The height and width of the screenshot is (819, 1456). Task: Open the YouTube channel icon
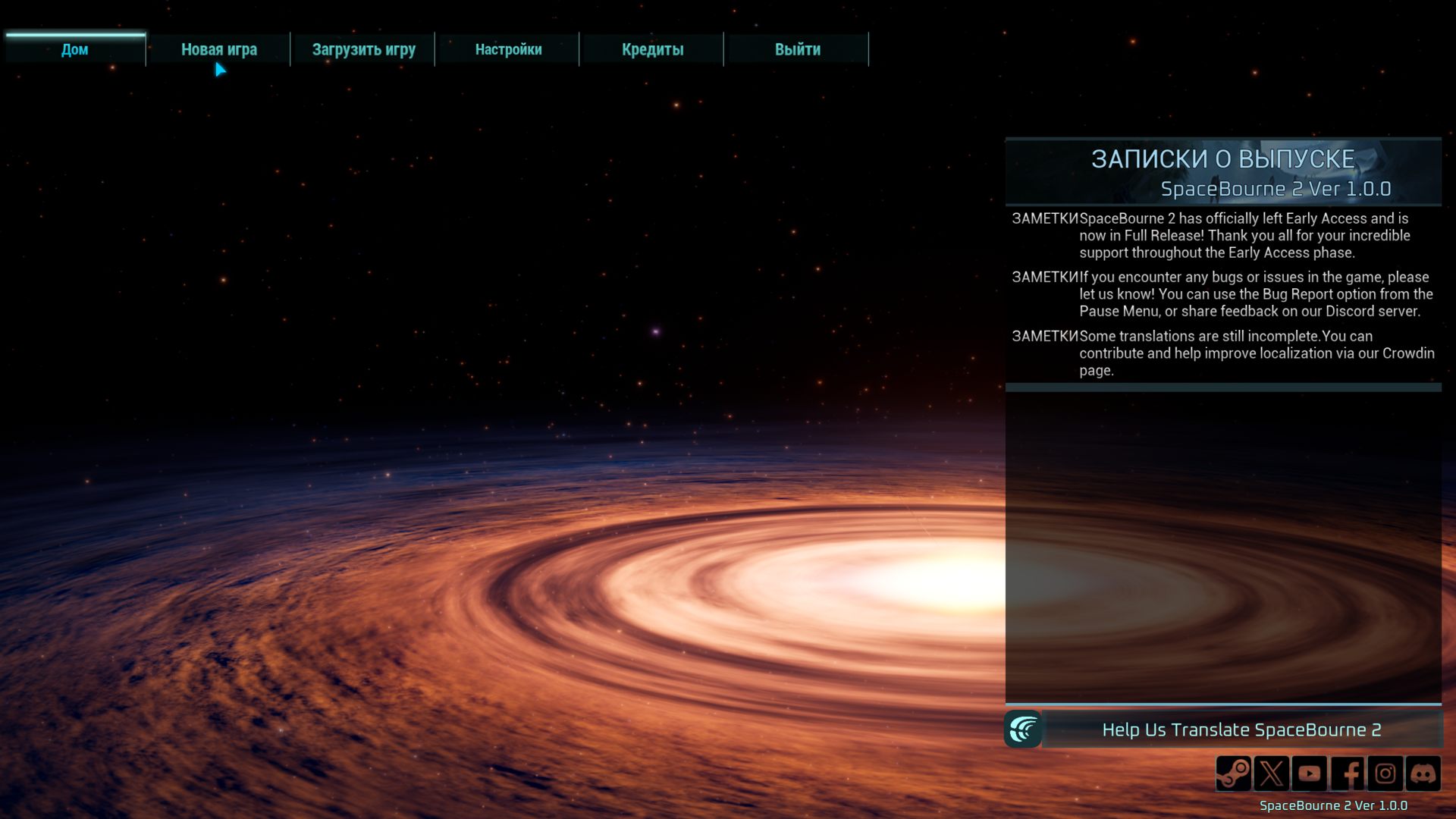click(1310, 773)
